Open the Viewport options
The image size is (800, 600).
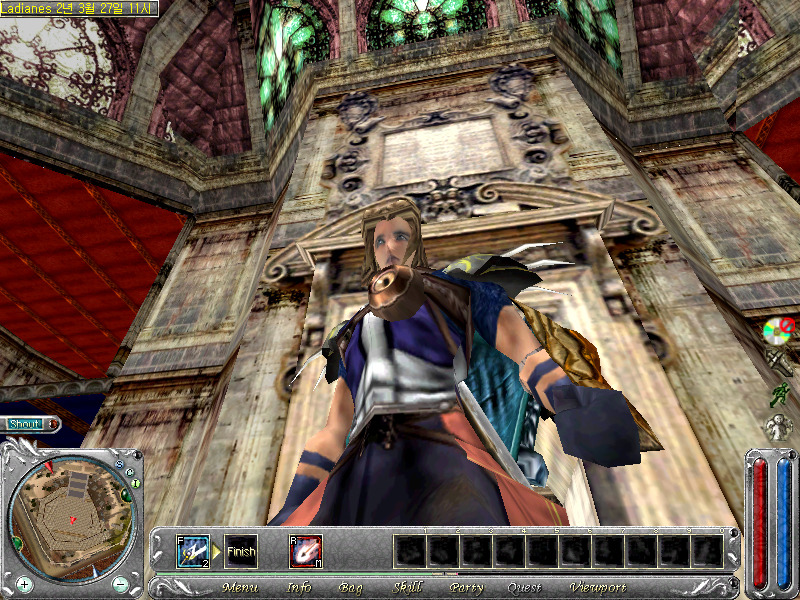[x=598, y=587]
